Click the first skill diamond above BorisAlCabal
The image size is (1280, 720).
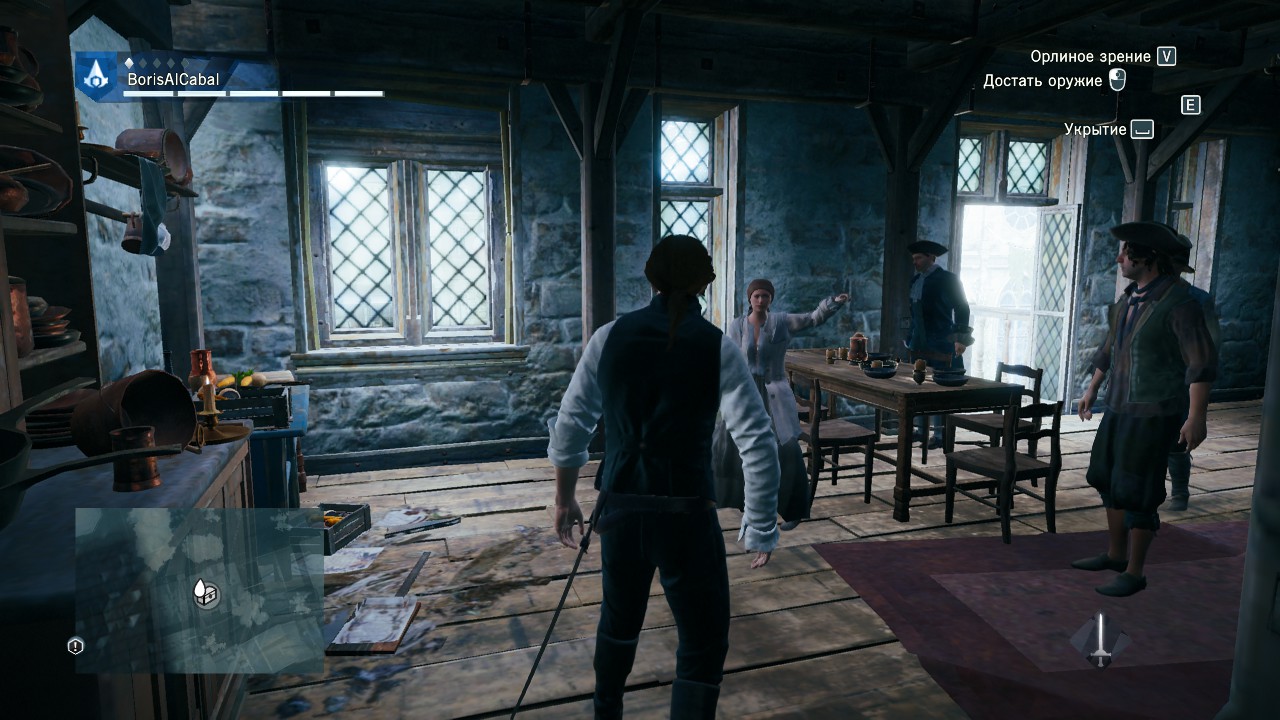coord(129,61)
